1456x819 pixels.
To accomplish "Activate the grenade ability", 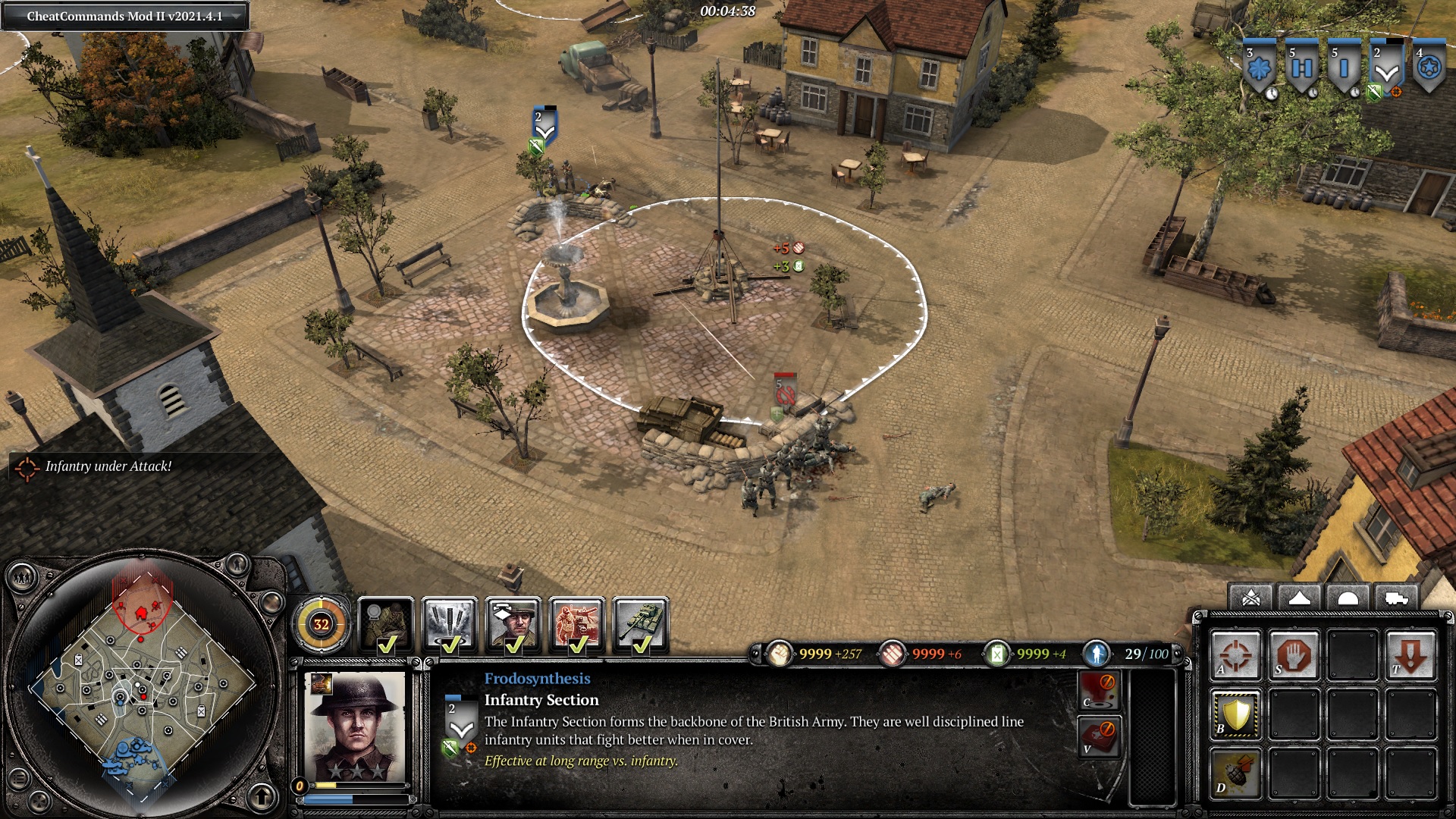I will click(x=1235, y=773).
